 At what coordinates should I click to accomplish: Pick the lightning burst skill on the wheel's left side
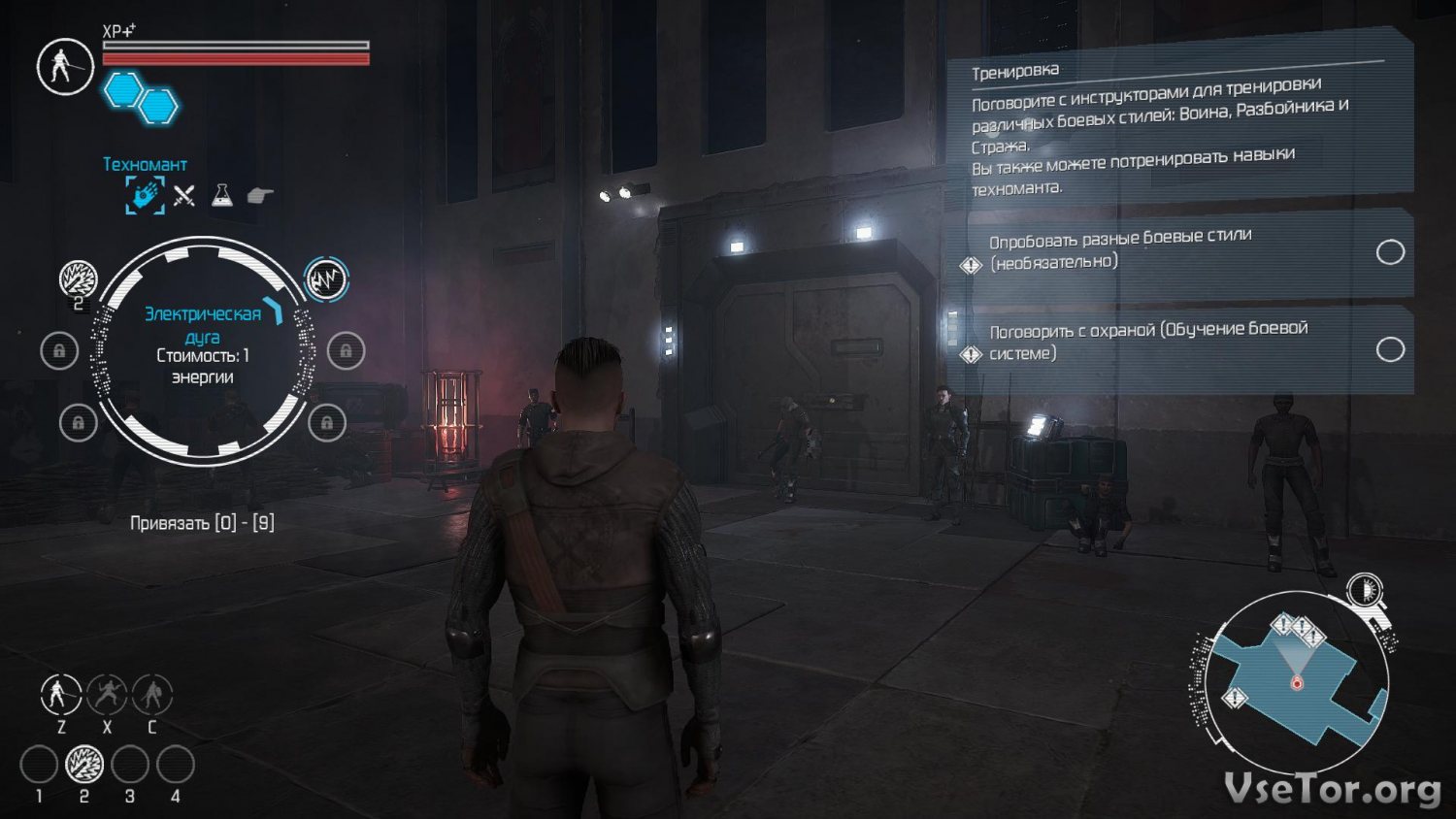coord(78,279)
